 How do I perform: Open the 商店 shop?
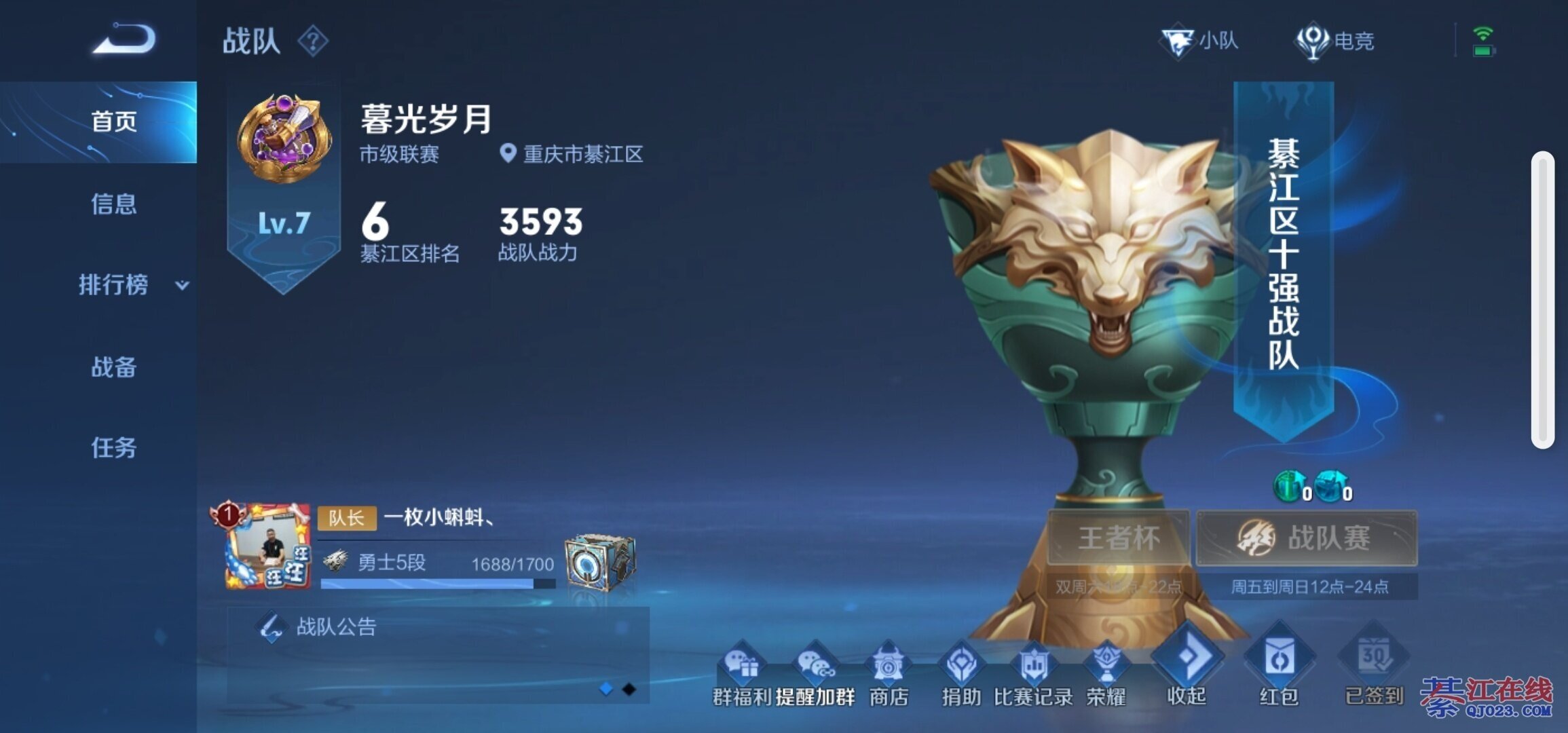(888, 672)
